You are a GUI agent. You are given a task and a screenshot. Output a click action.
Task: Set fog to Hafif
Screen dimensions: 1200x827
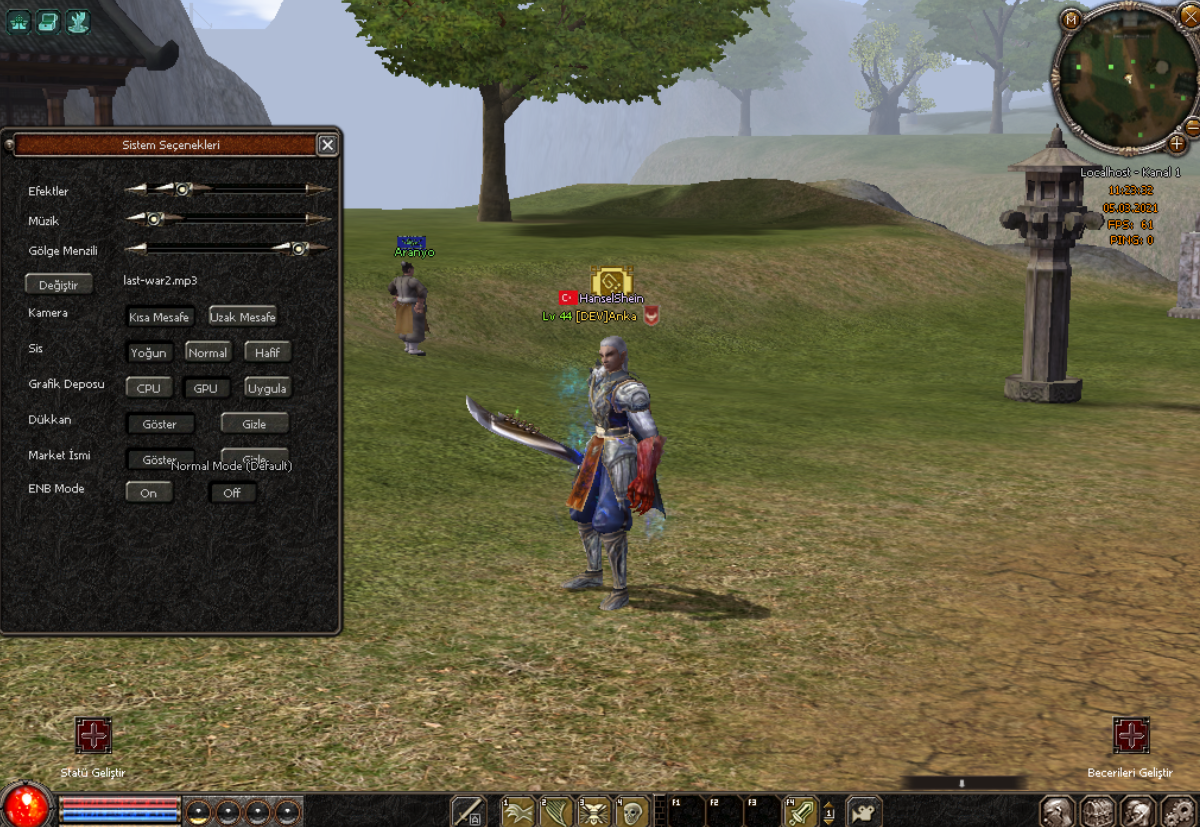coord(267,353)
